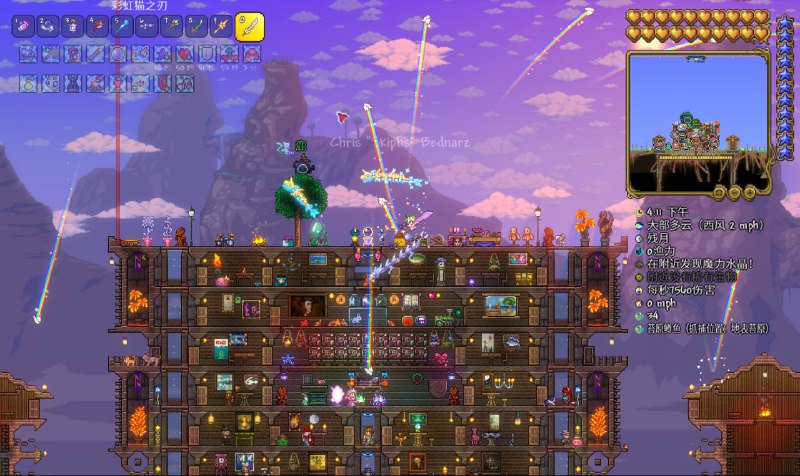Click the clock icon beside the time readout
800x476 pixels.
[x=639, y=213]
